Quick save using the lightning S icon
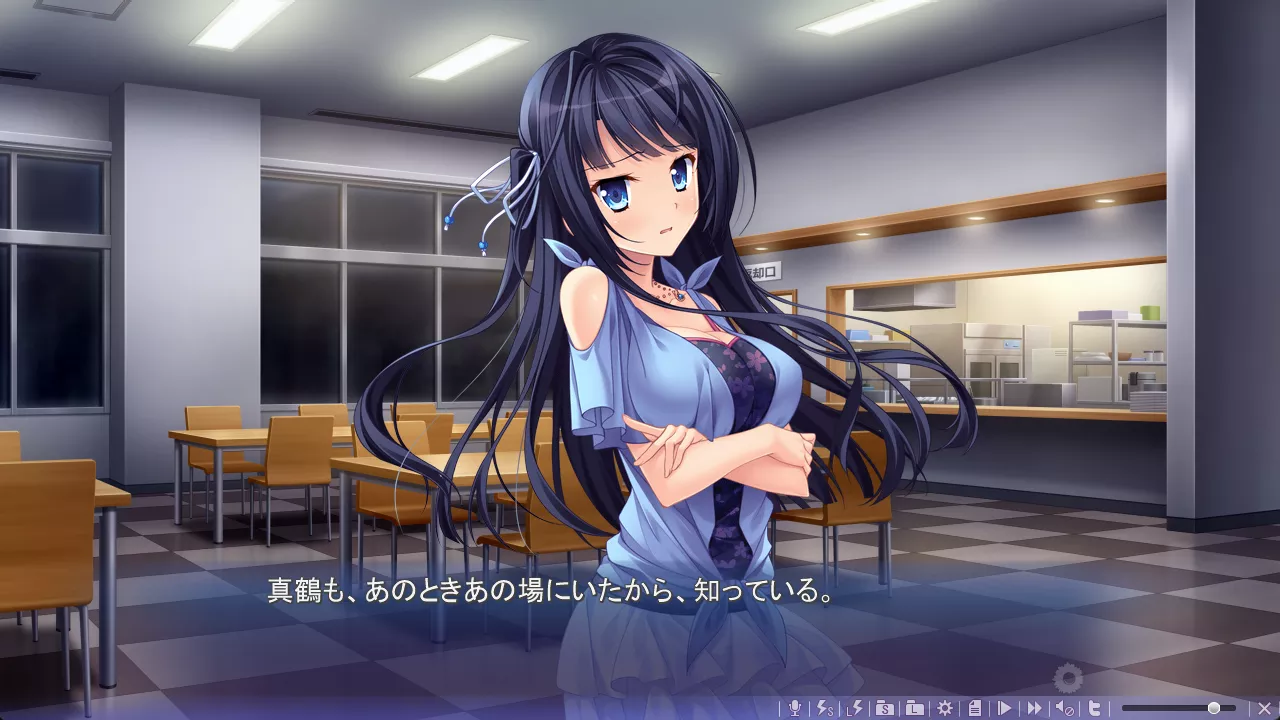Screen dimensions: 1280x720 [x=825, y=708]
